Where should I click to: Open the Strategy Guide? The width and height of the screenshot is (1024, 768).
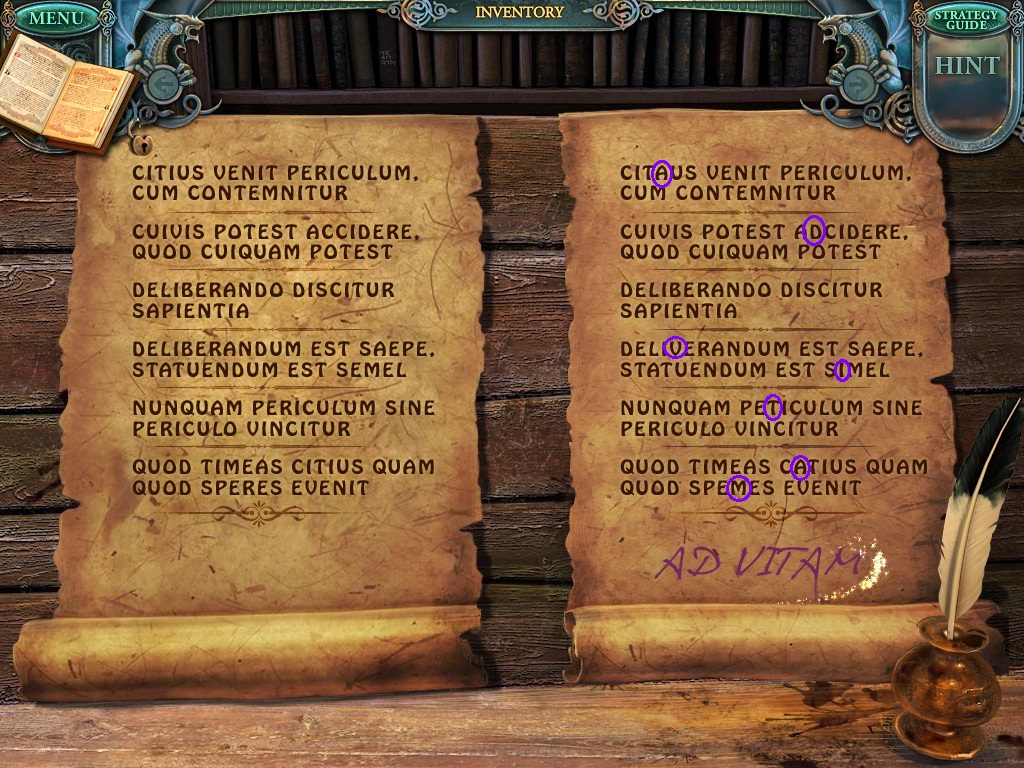coord(965,19)
